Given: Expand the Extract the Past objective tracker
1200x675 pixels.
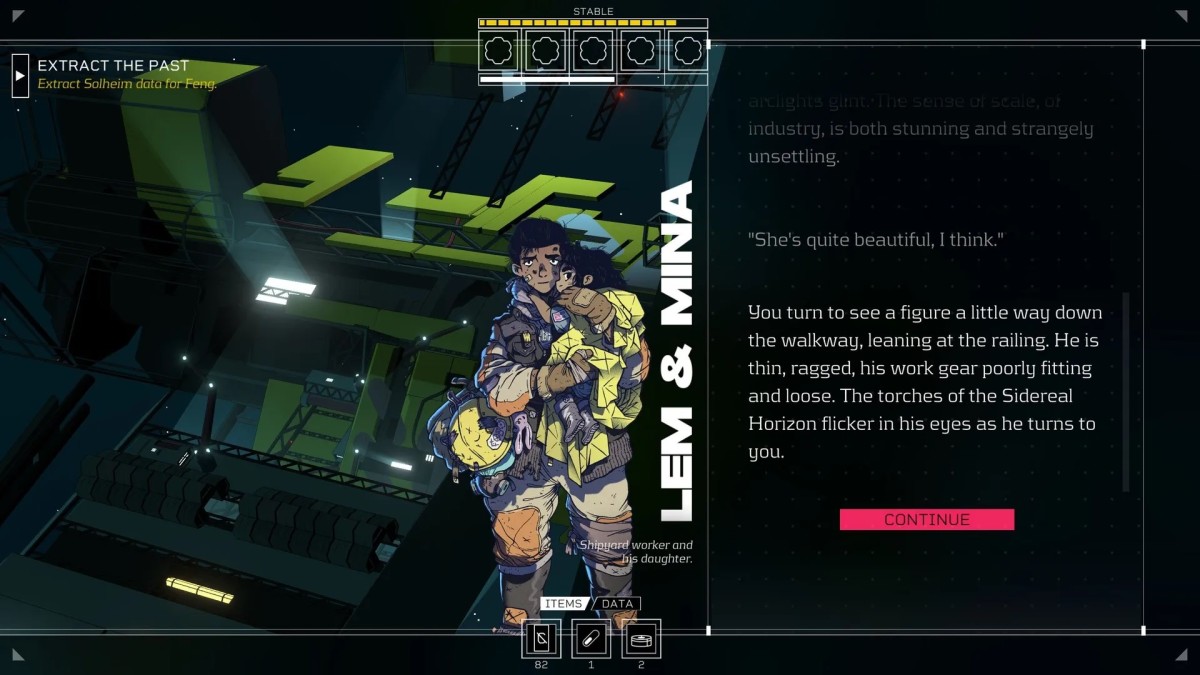Looking at the screenshot, I should click(20, 75).
